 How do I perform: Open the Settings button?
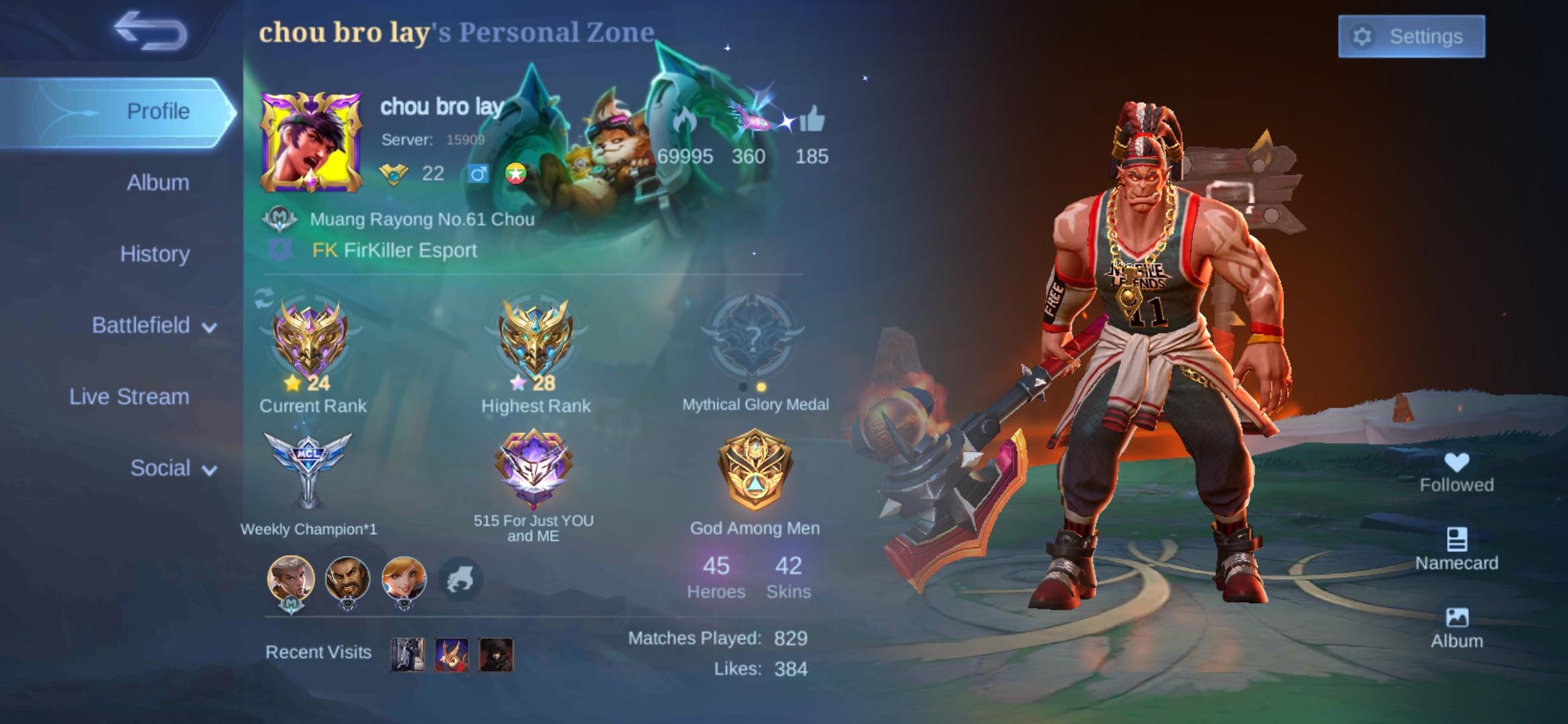pos(1411,36)
